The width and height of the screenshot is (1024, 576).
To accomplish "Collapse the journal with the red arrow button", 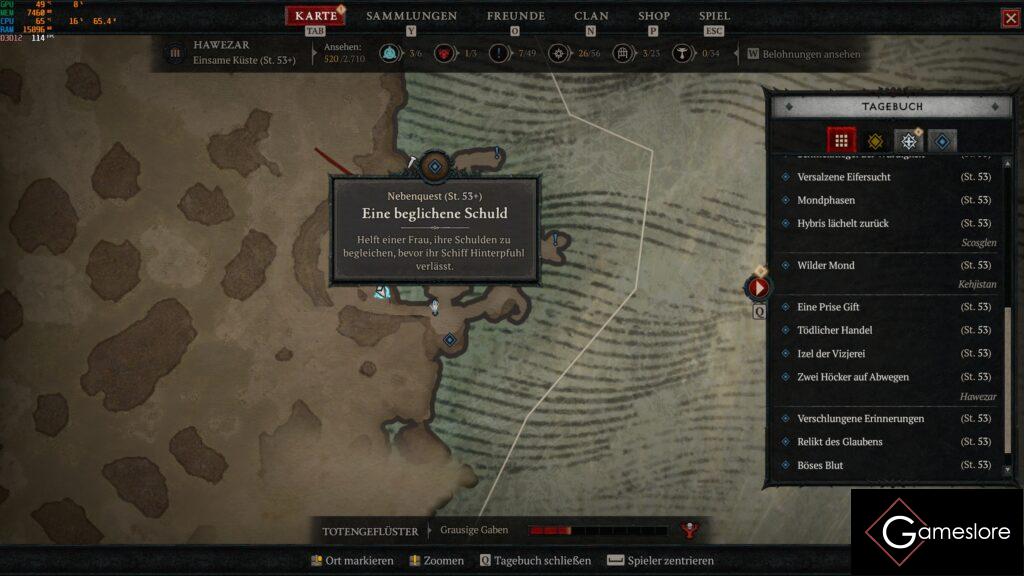I will [759, 288].
